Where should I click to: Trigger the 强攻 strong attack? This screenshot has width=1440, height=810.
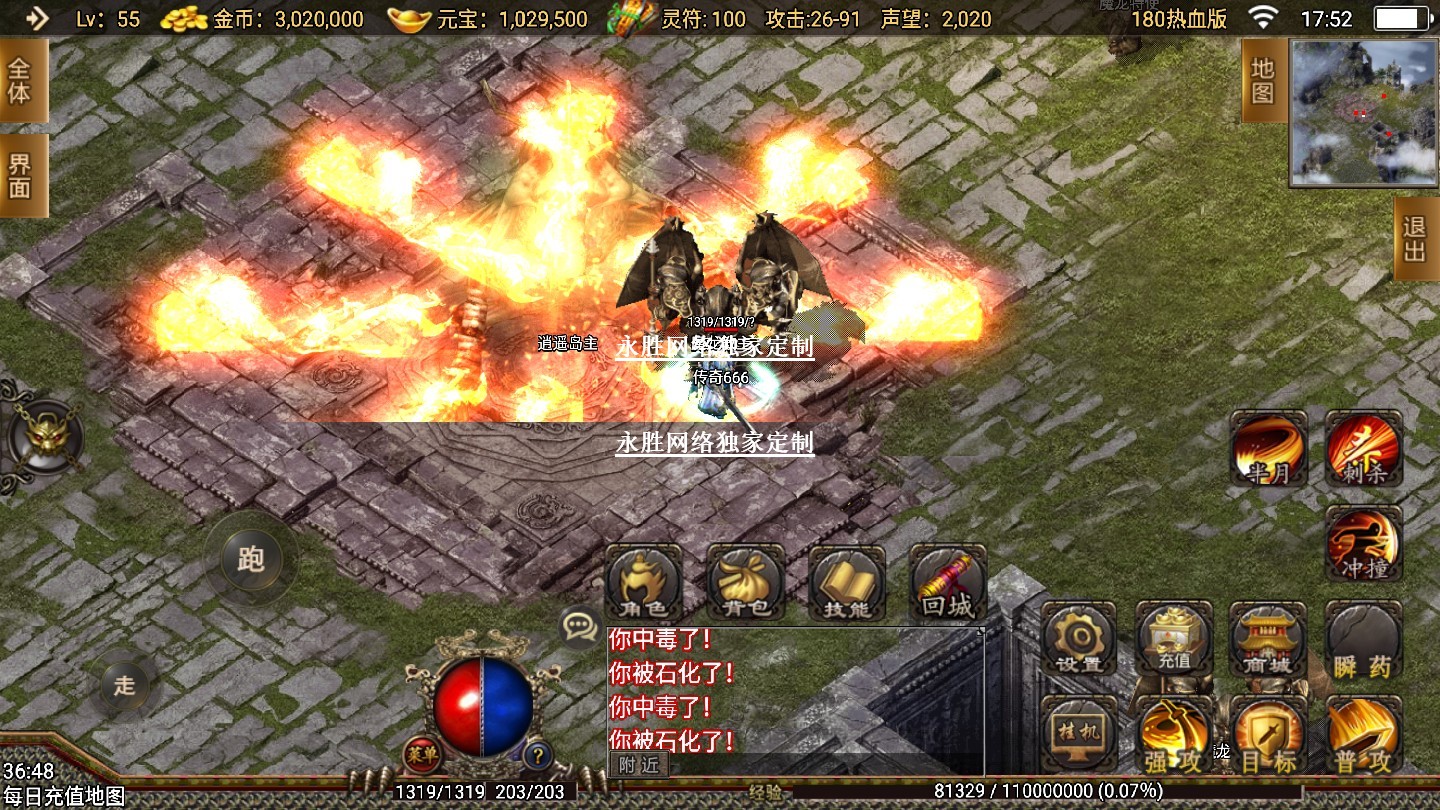[1174, 737]
